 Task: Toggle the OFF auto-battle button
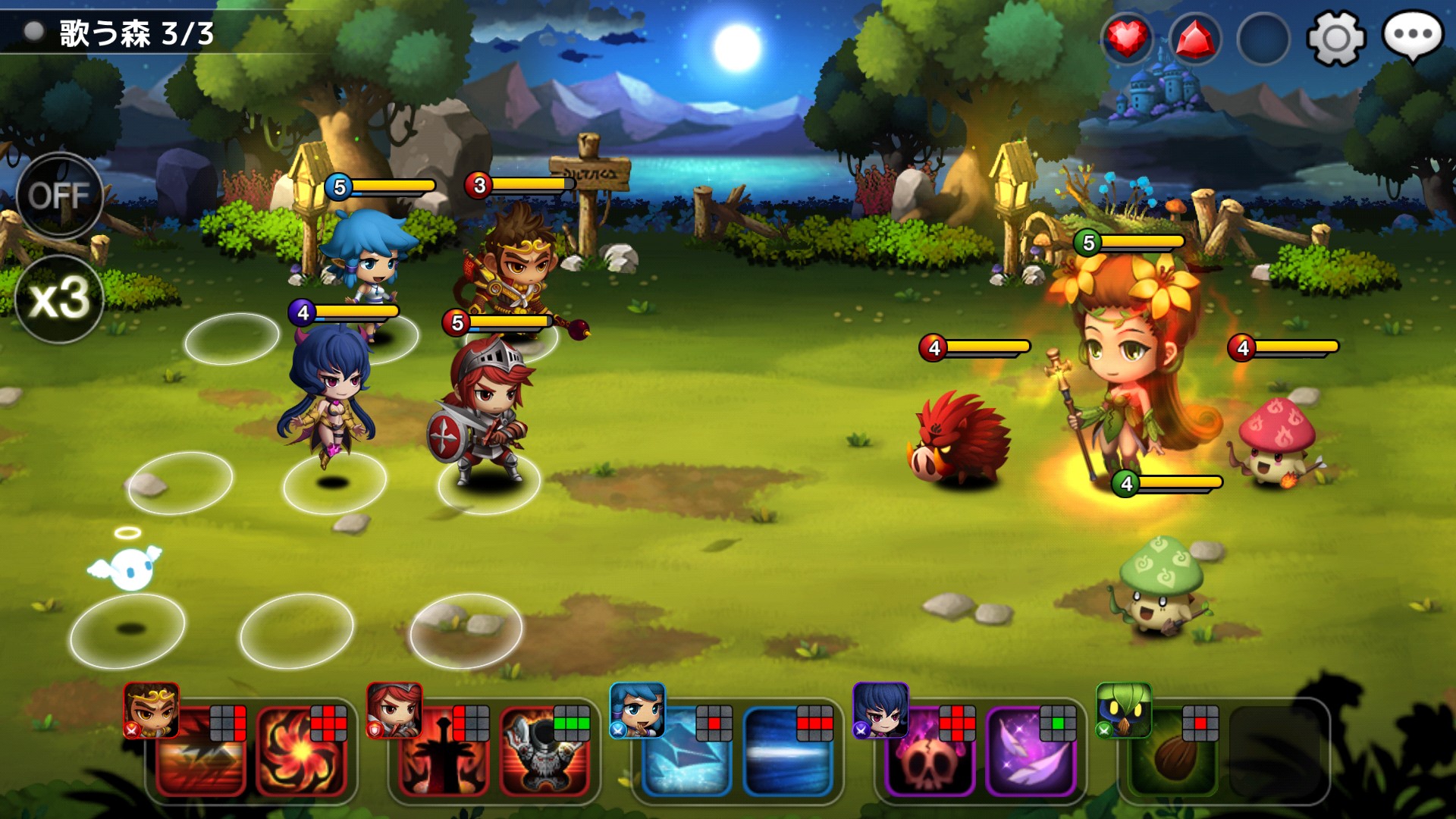point(59,196)
